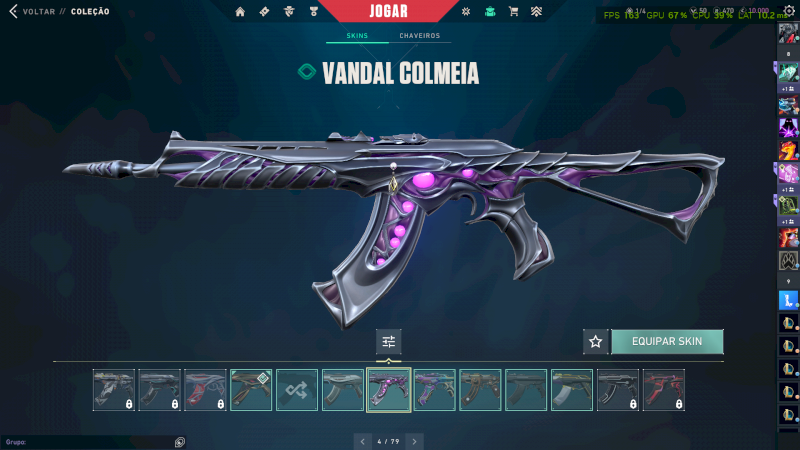Open the party group icon at the bottom
The width and height of the screenshot is (800, 450).
(x=180, y=441)
